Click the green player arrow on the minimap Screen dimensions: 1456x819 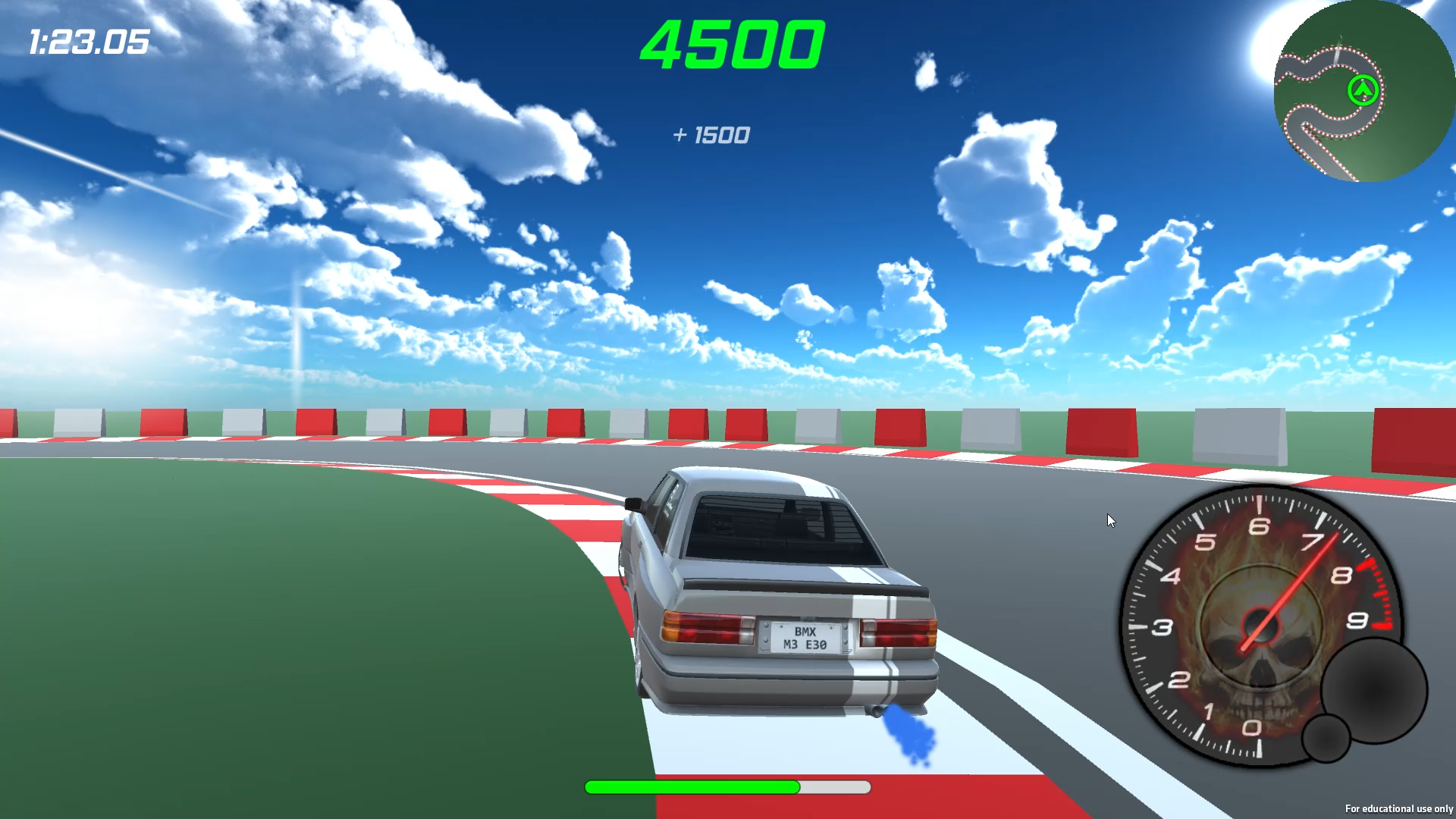pyautogui.click(x=1362, y=91)
